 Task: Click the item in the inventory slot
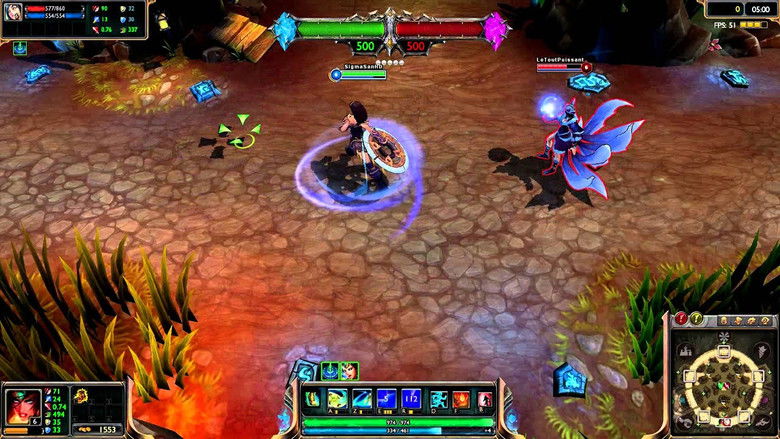[x=81, y=396]
